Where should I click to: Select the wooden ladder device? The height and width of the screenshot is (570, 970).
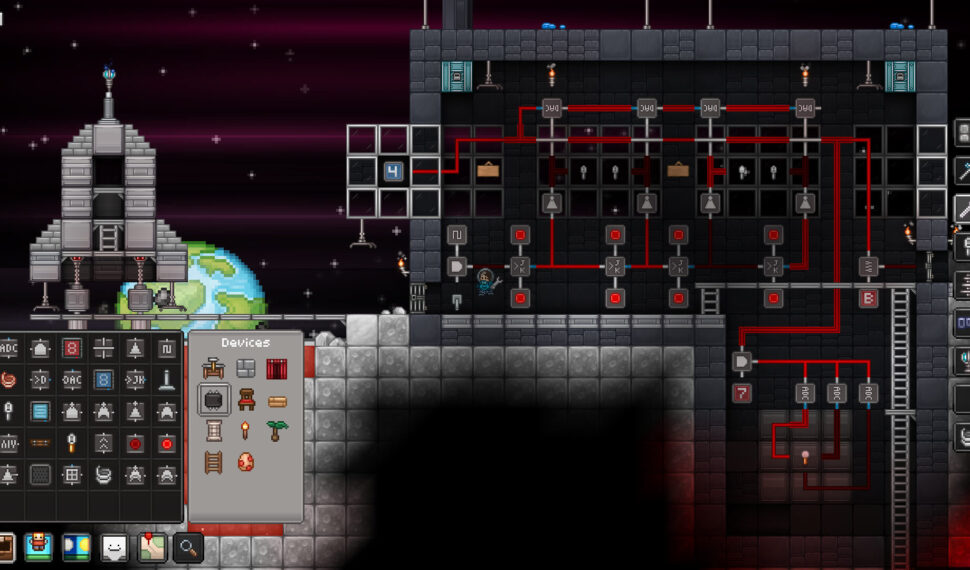click(214, 462)
